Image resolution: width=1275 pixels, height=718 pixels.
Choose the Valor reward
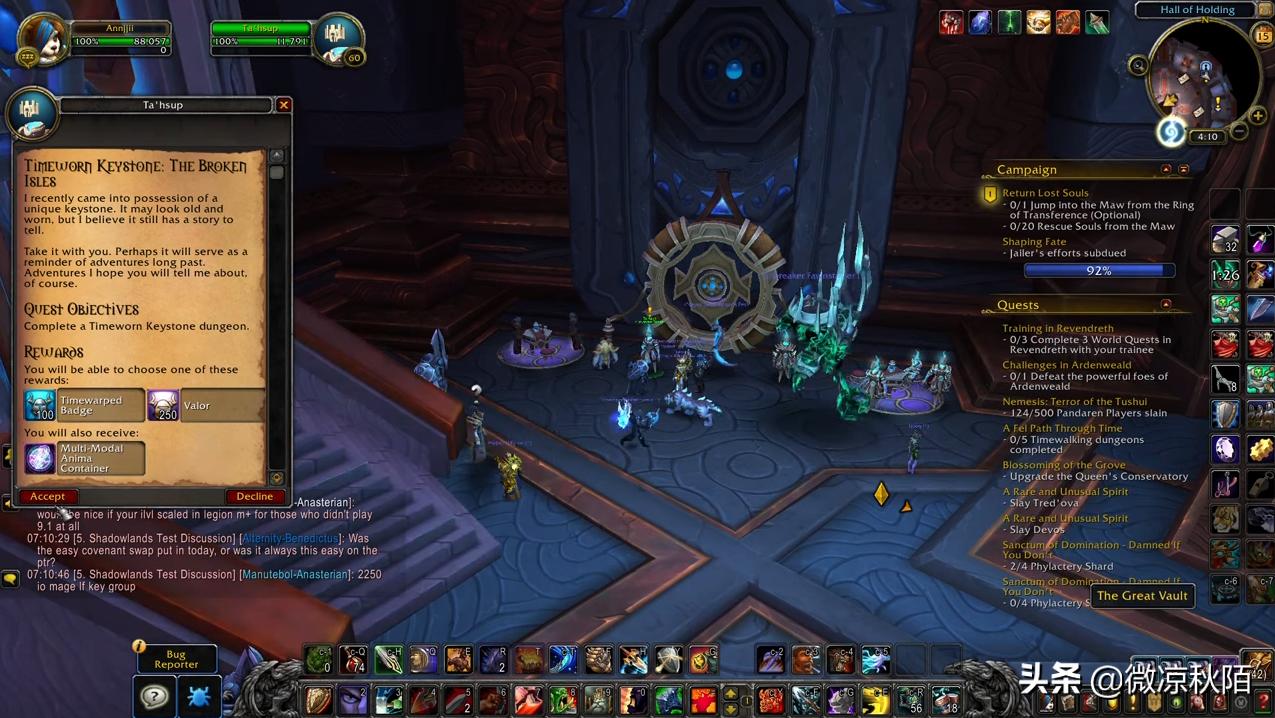[206, 405]
